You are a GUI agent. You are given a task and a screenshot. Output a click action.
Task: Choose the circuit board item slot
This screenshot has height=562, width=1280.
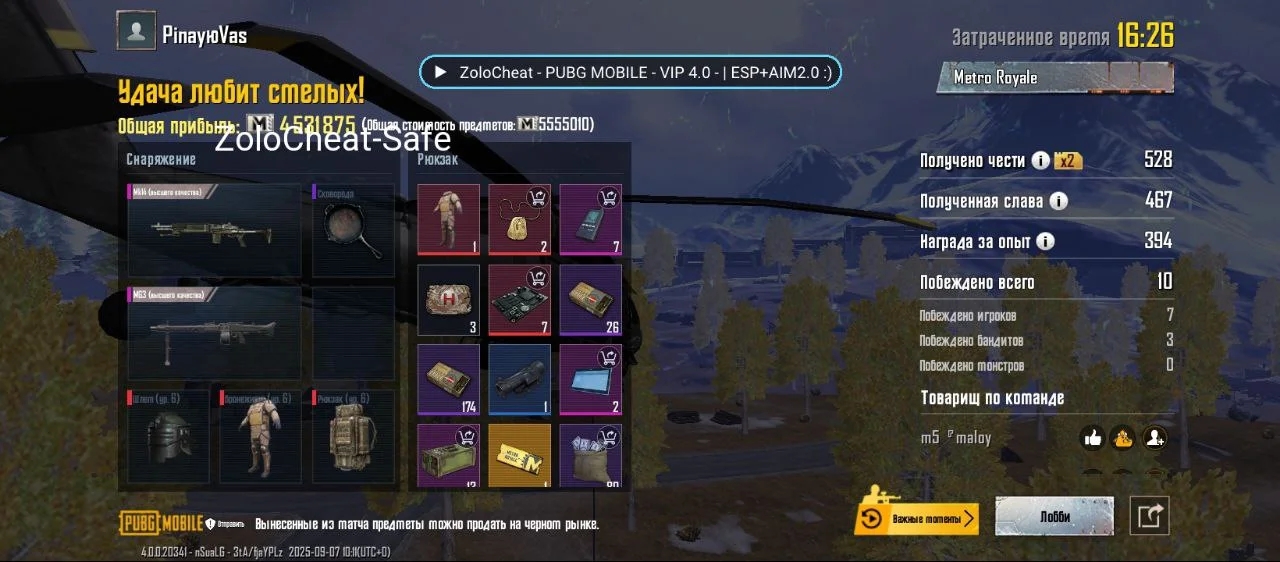tap(519, 300)
